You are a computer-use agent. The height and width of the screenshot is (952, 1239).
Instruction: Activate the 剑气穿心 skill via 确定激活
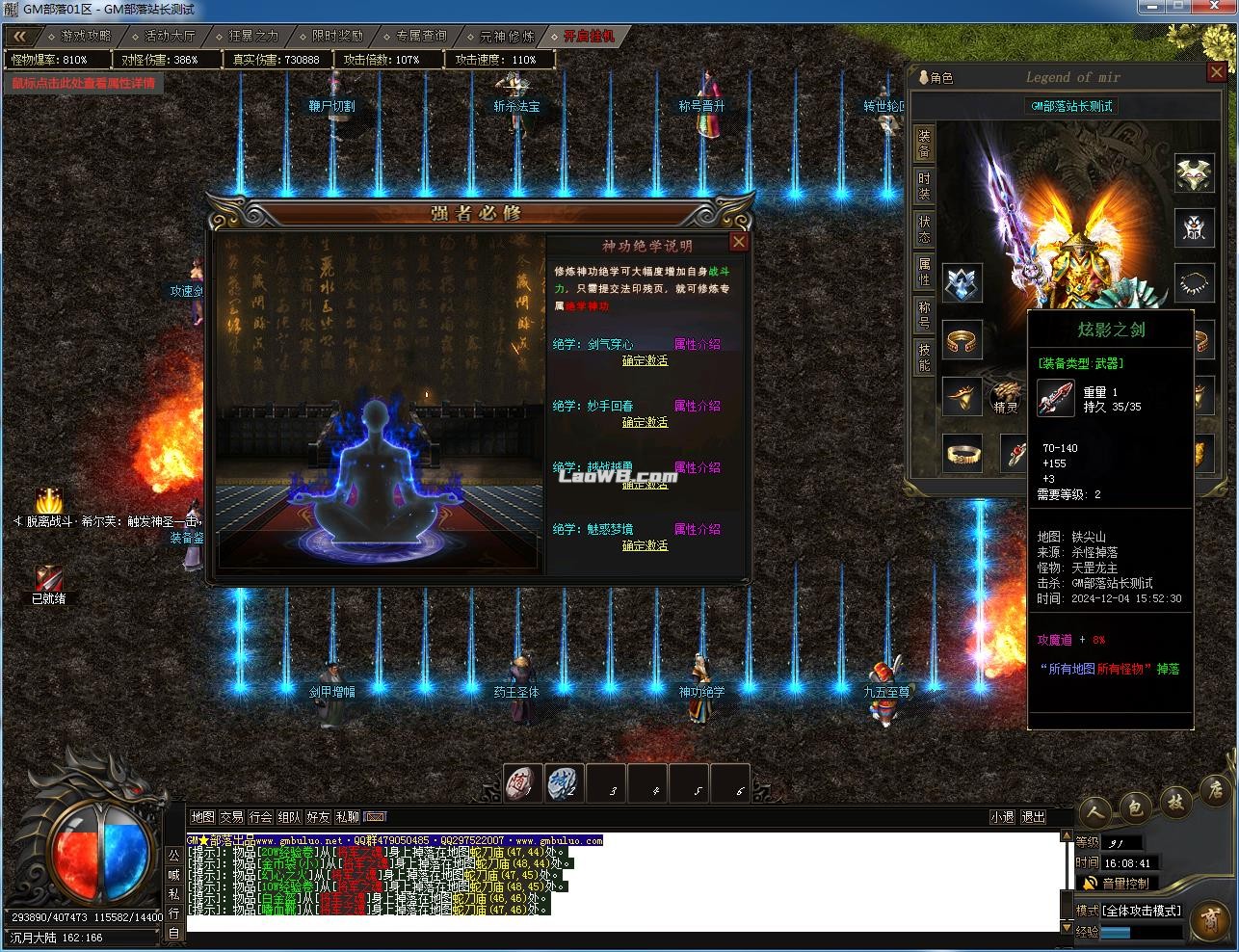(645, 360)
